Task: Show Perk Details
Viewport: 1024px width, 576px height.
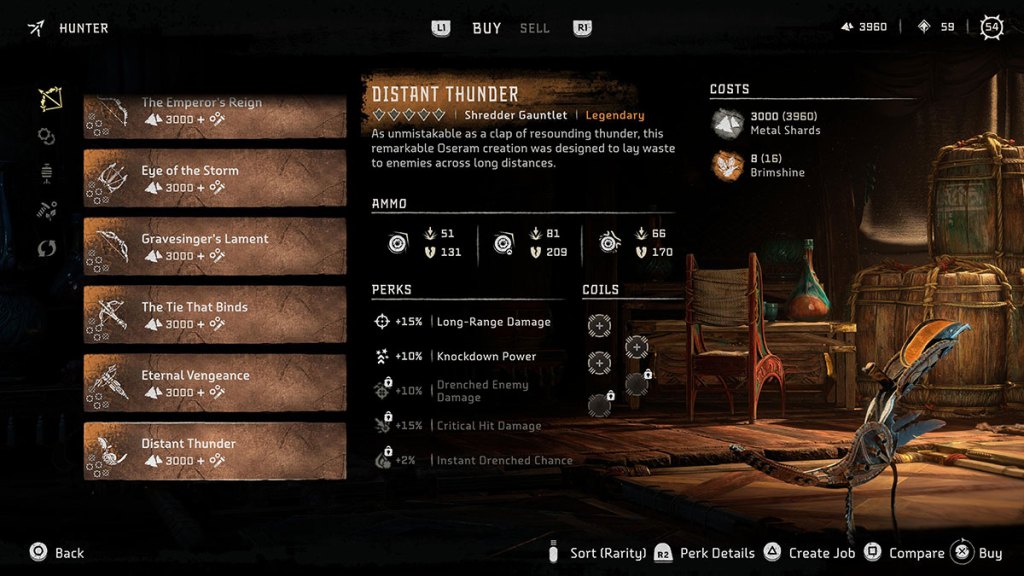Action: tap(708, 553)
